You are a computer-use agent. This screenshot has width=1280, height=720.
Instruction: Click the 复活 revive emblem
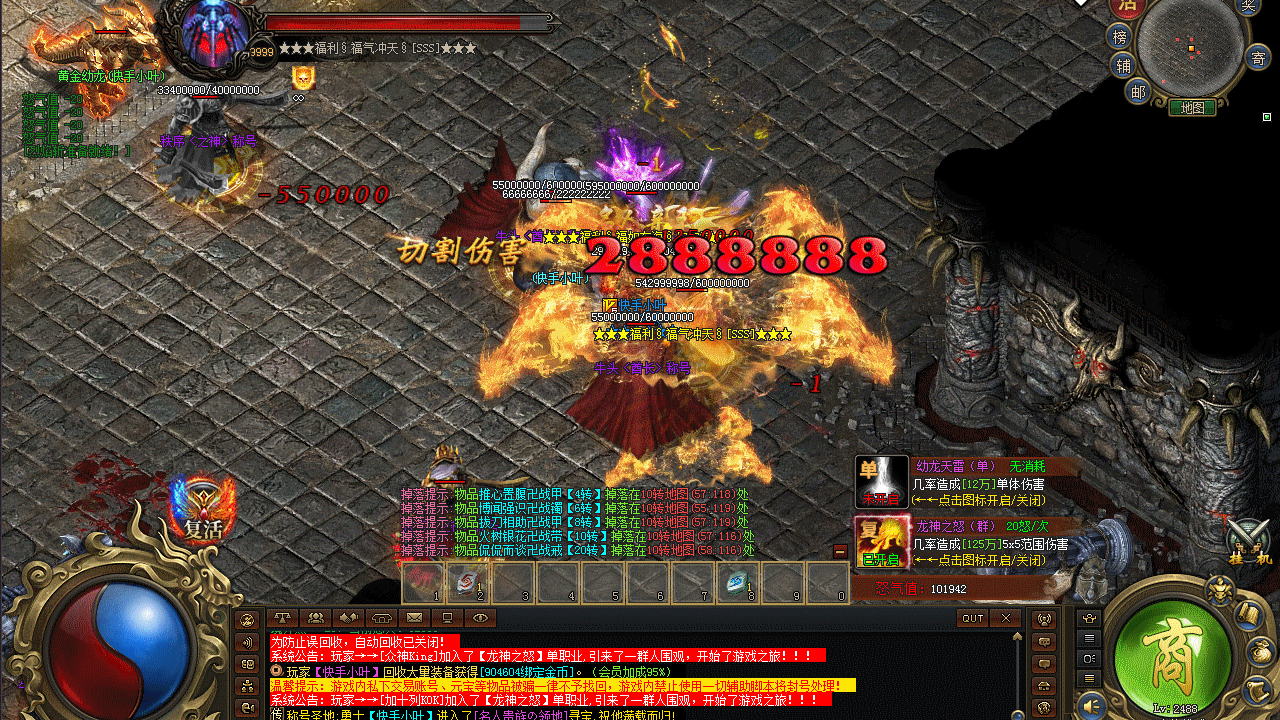(203, 510)
